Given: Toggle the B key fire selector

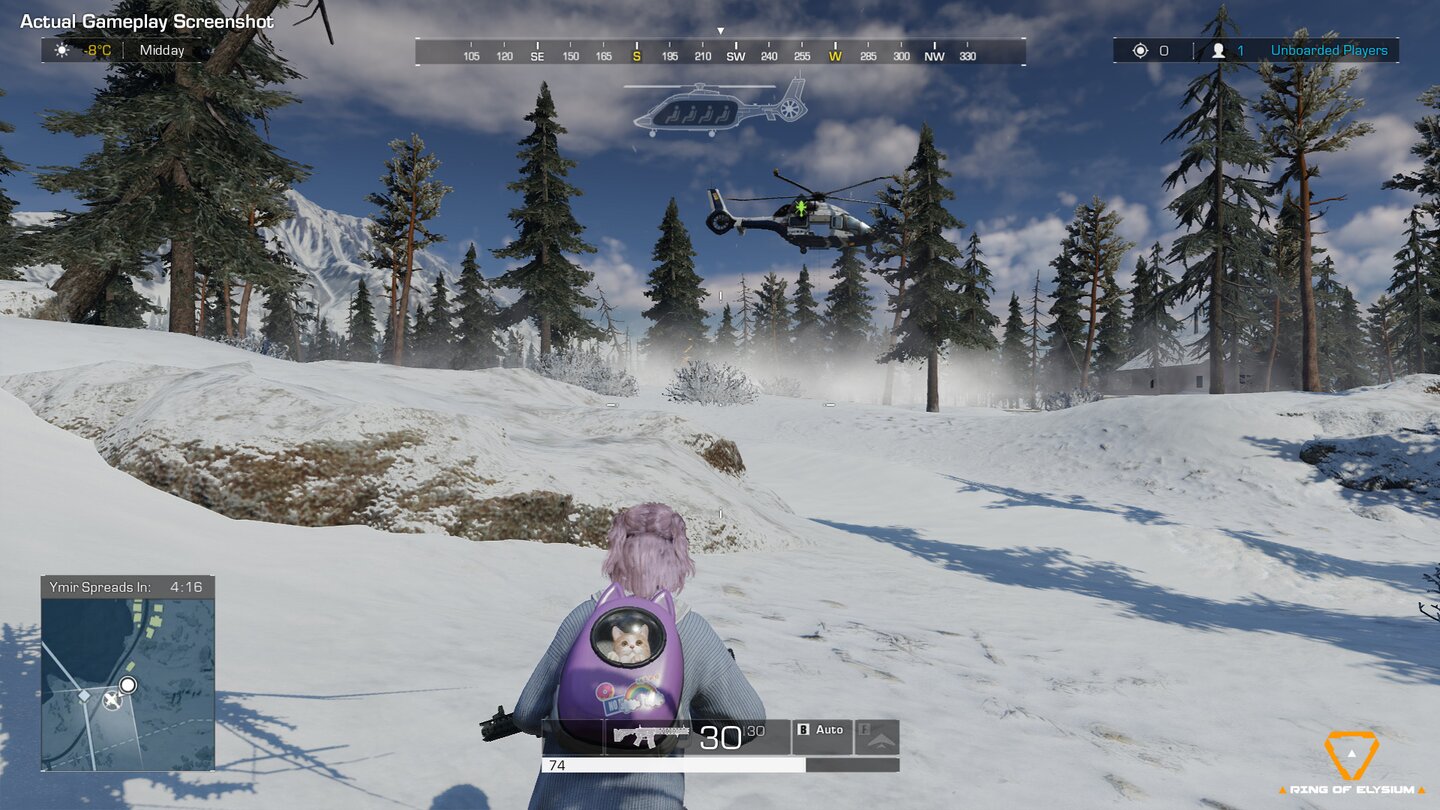Looking at the screenshot, I should point(803,727).
